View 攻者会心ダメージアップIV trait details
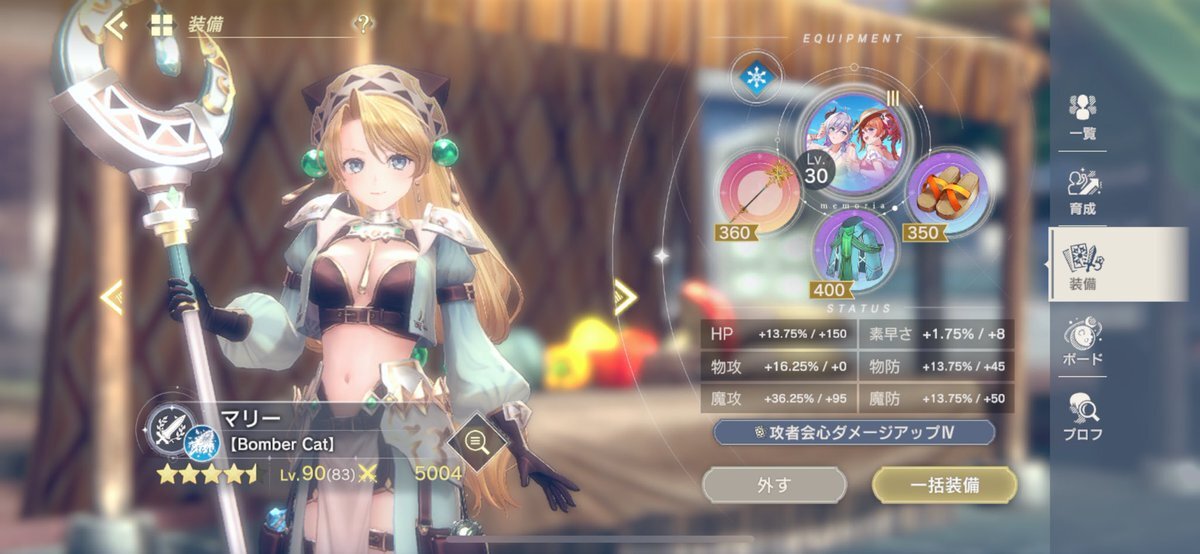This screenshot has width=1200, height=554. 853,432
